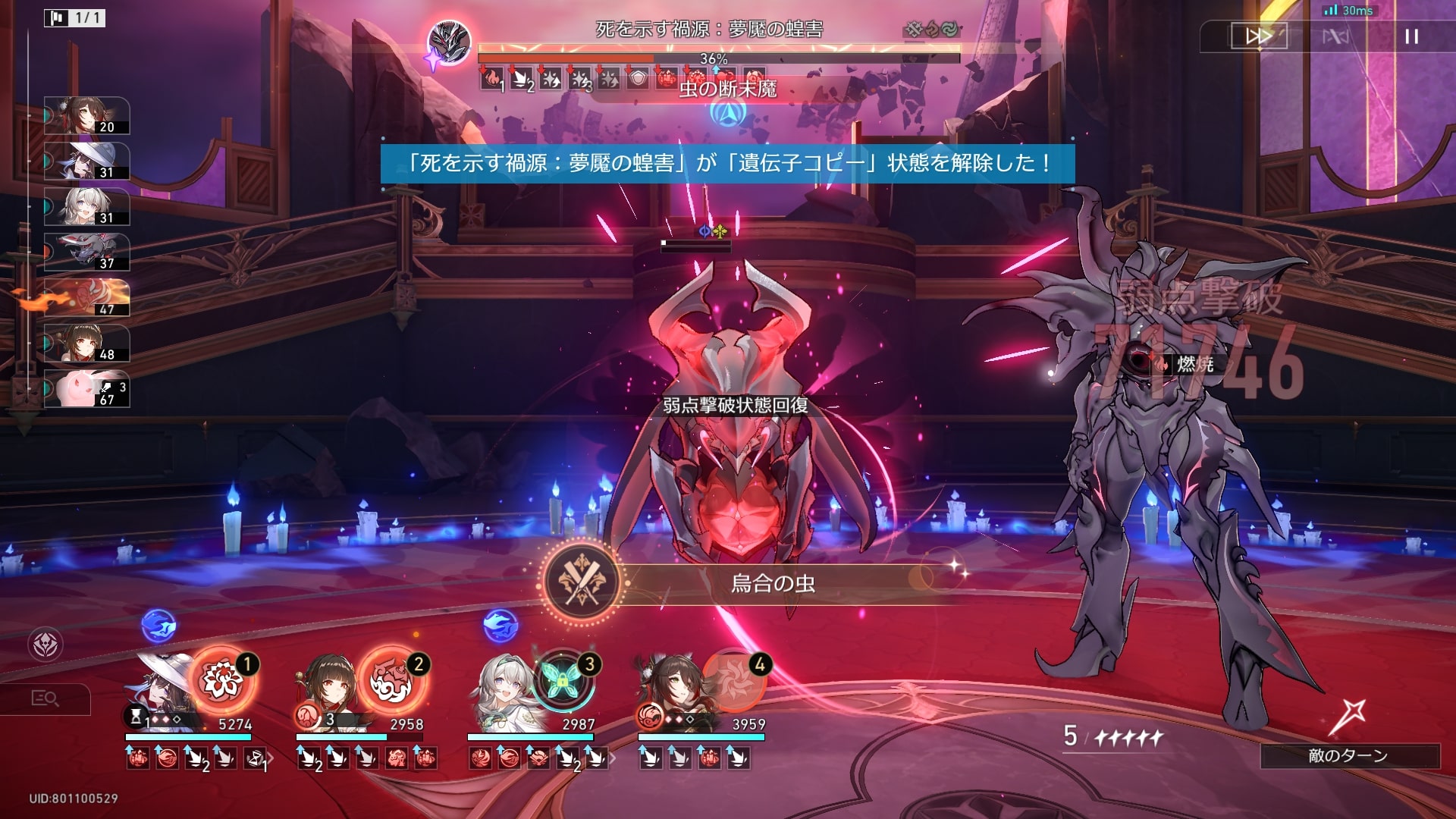The image size is (1456, 819).
Task: Click the round emblem icon on the left edge
Action: [x=45, y=645]
